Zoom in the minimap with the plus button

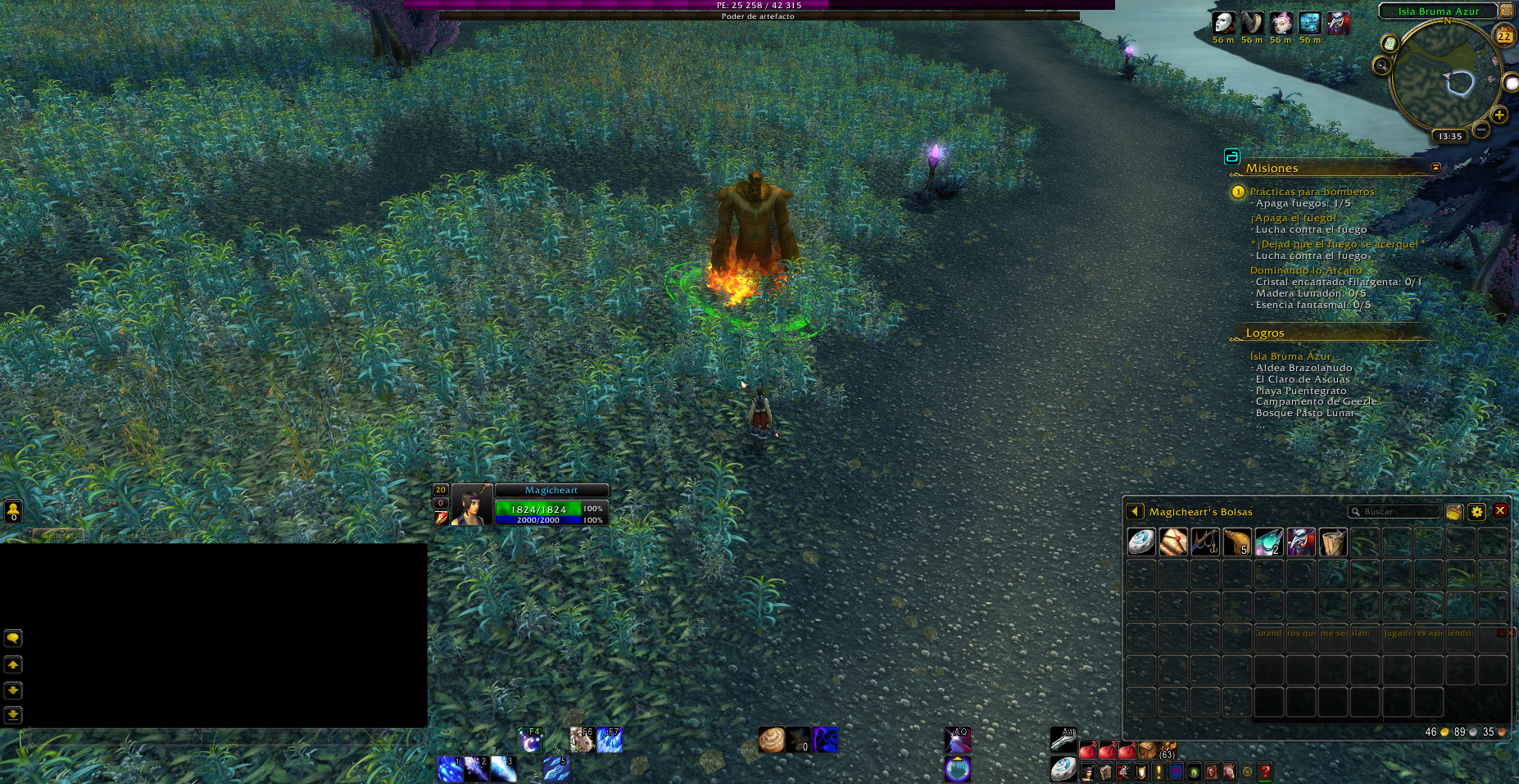tap(1499, 115)
